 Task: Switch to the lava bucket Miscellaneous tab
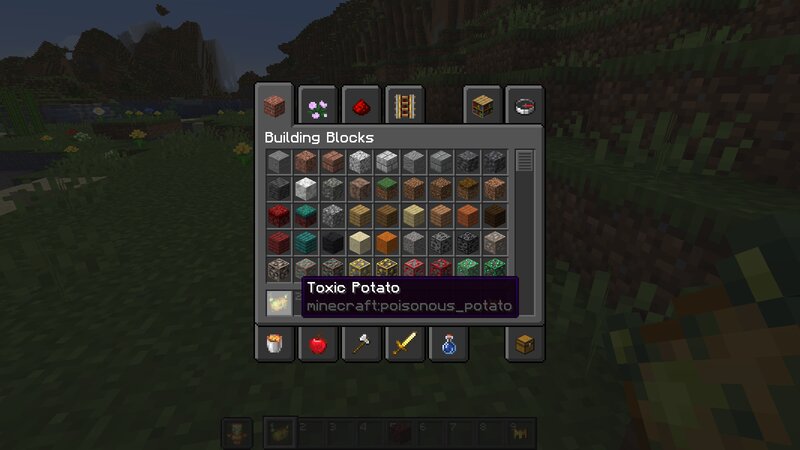click(273, 345)
